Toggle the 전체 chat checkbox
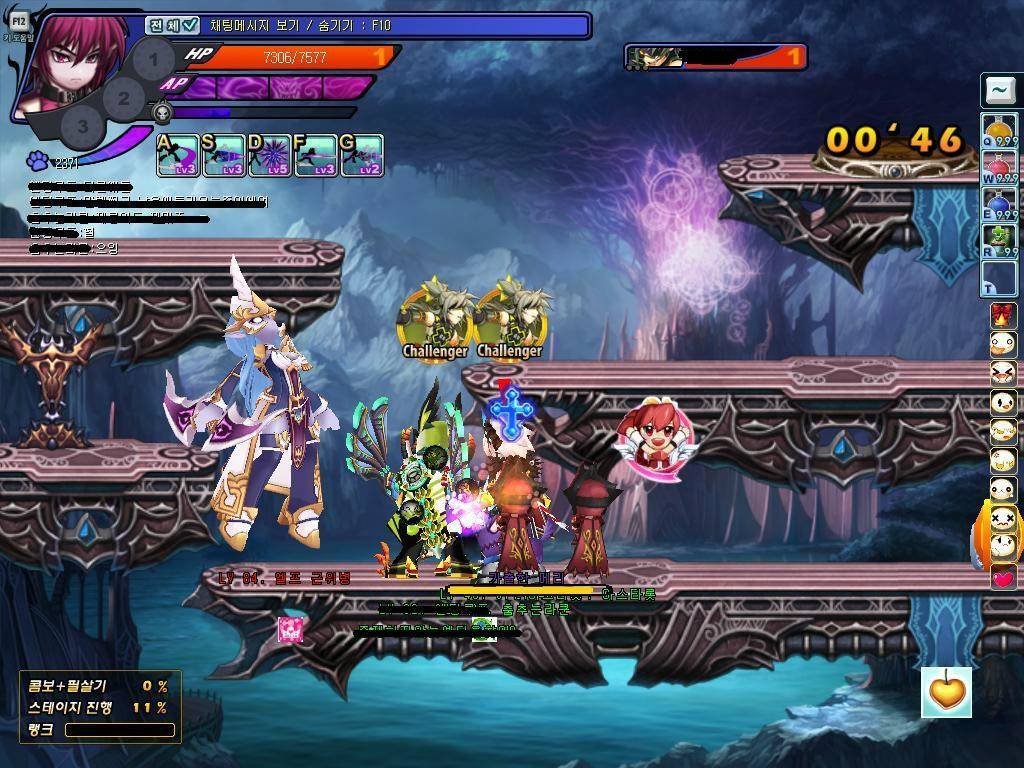This screenshot has height=768, width=1024. tap(190, 25)
